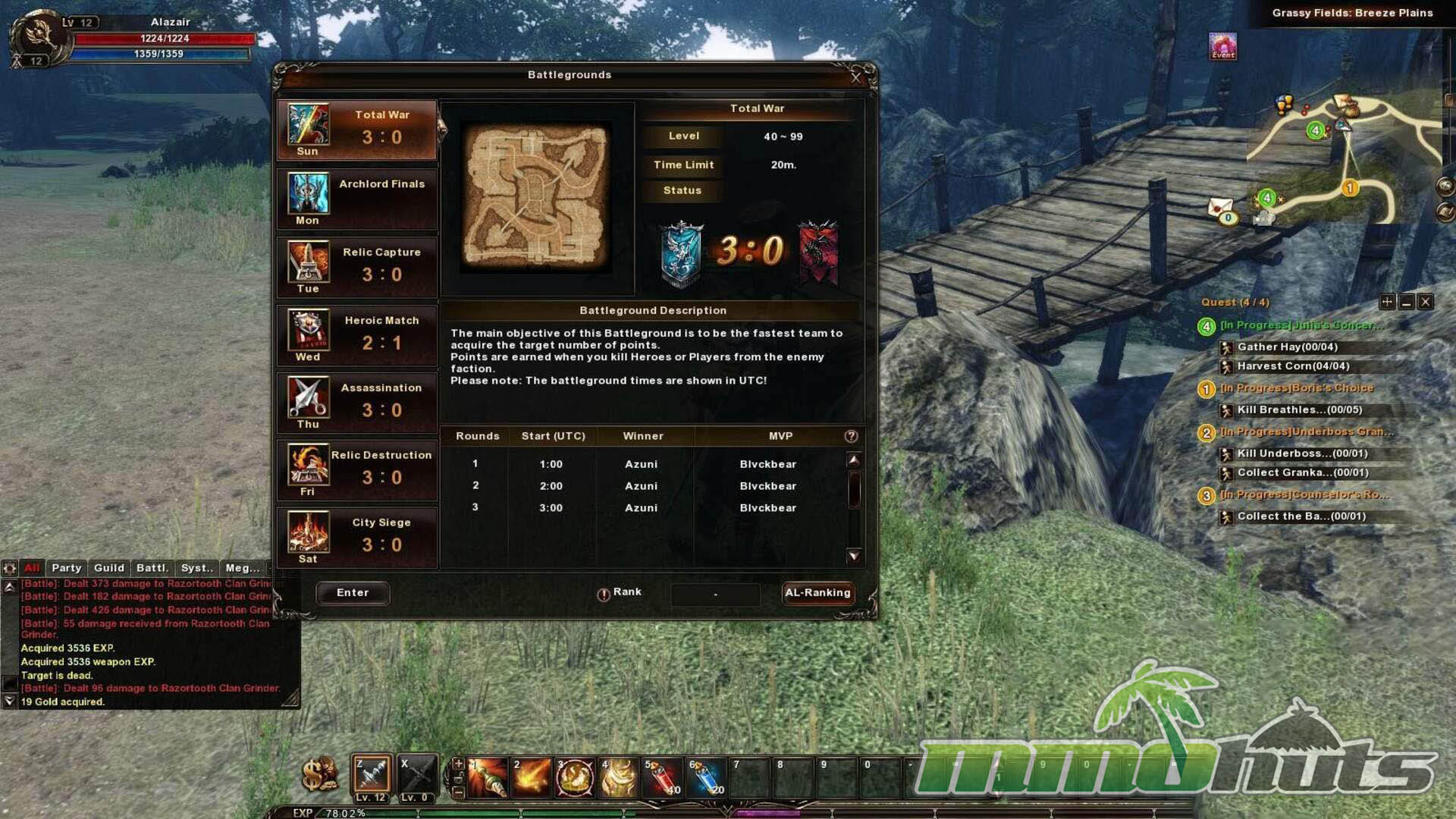The image size is (1456, 819).
Task: Pick the Assassination battleground
Action: tap(357, 402)
